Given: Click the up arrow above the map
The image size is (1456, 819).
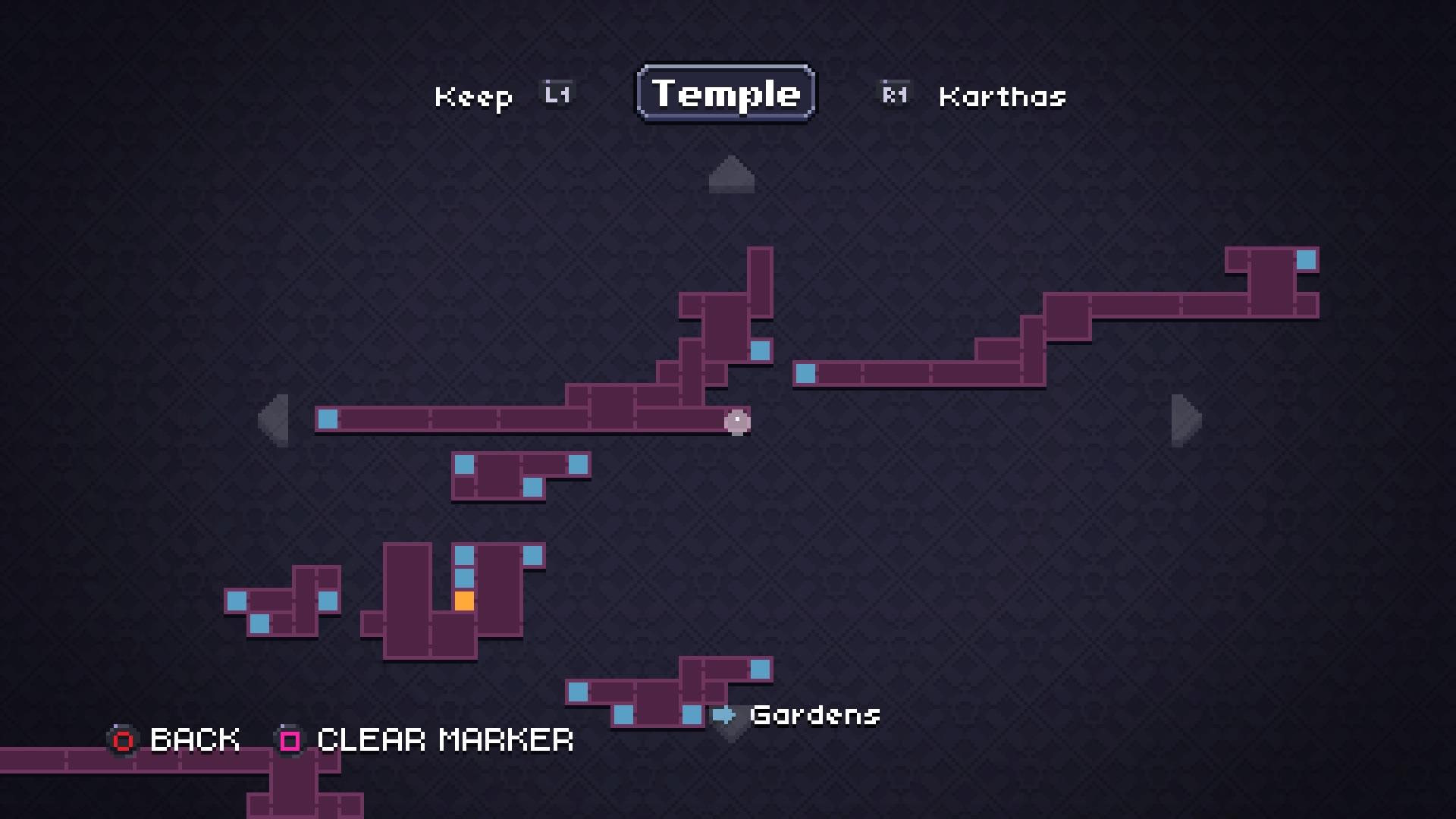Looking at the screenshot, I should (x=731, y=174).
